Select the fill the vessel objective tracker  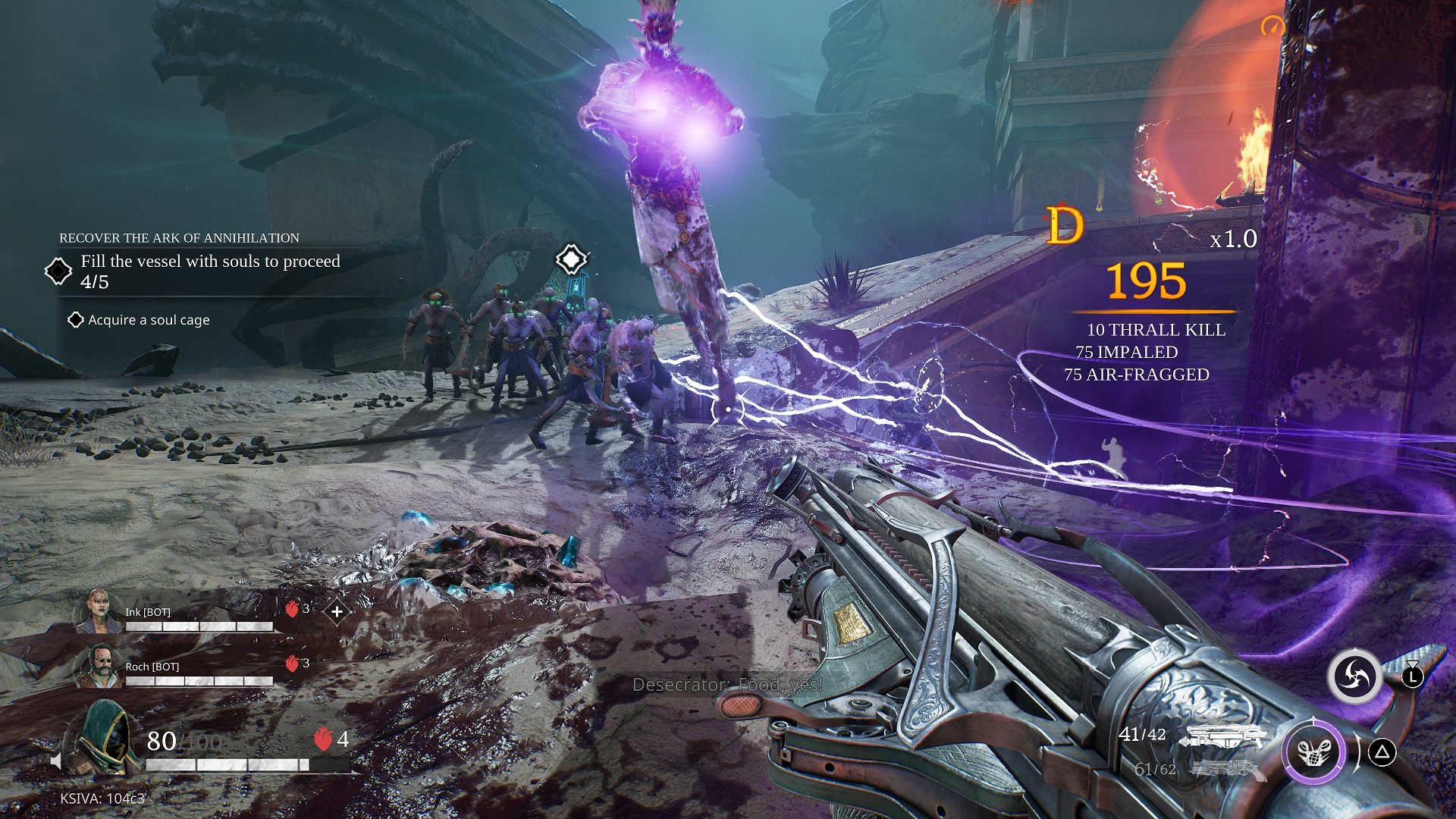click(209, 271)
